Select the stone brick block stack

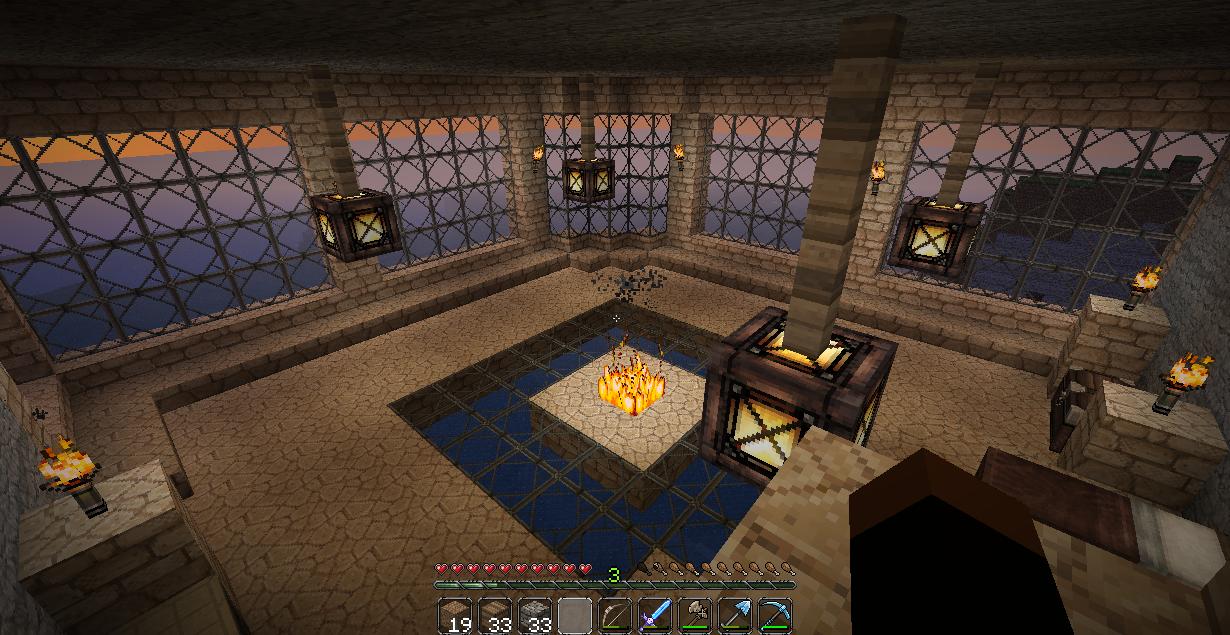coord(536,615)
